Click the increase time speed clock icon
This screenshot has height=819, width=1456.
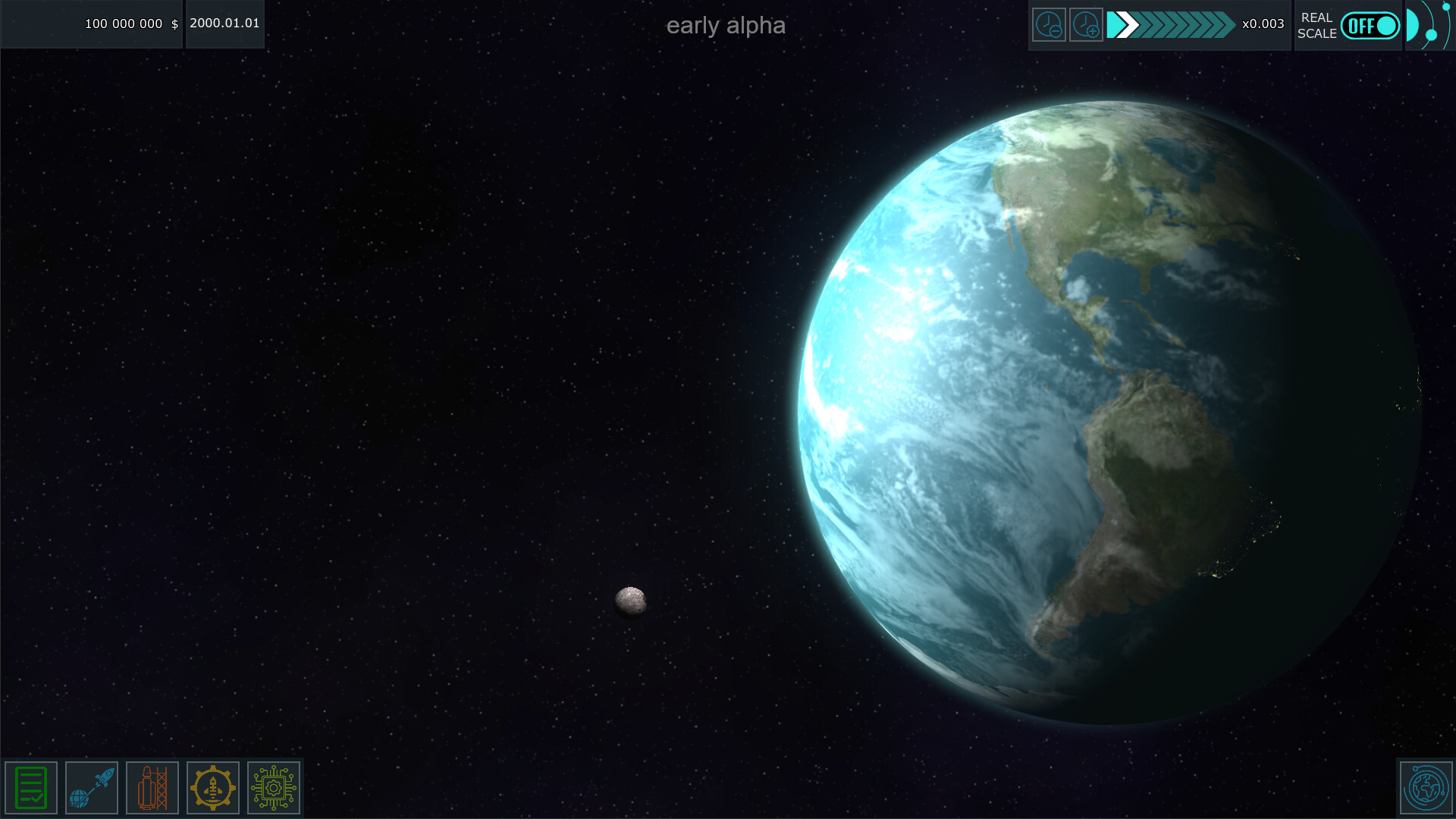click(x=1086, y=25)
